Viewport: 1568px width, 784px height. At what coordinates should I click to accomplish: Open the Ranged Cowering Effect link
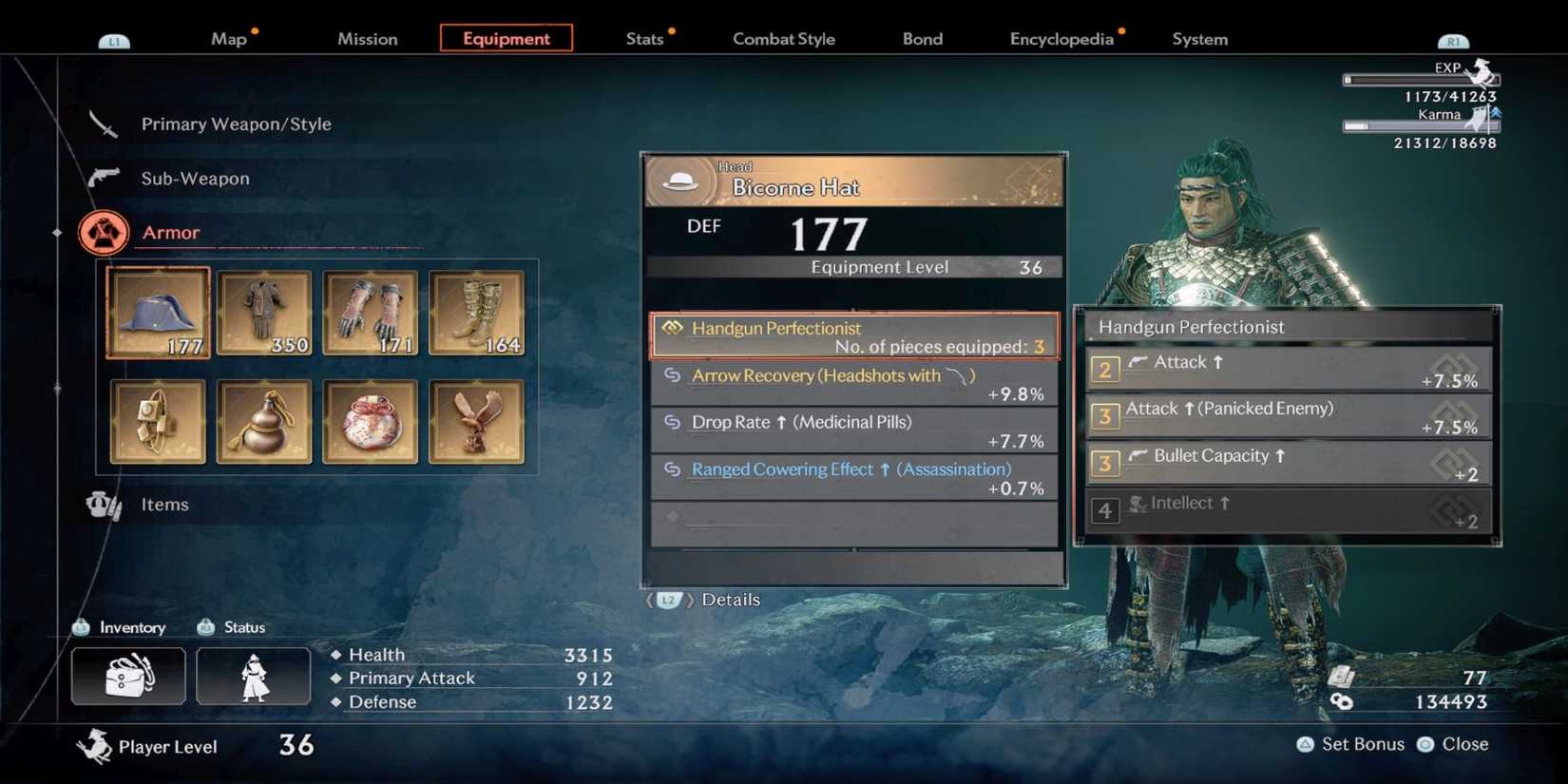pyautogui.click(x=849, y=468)
